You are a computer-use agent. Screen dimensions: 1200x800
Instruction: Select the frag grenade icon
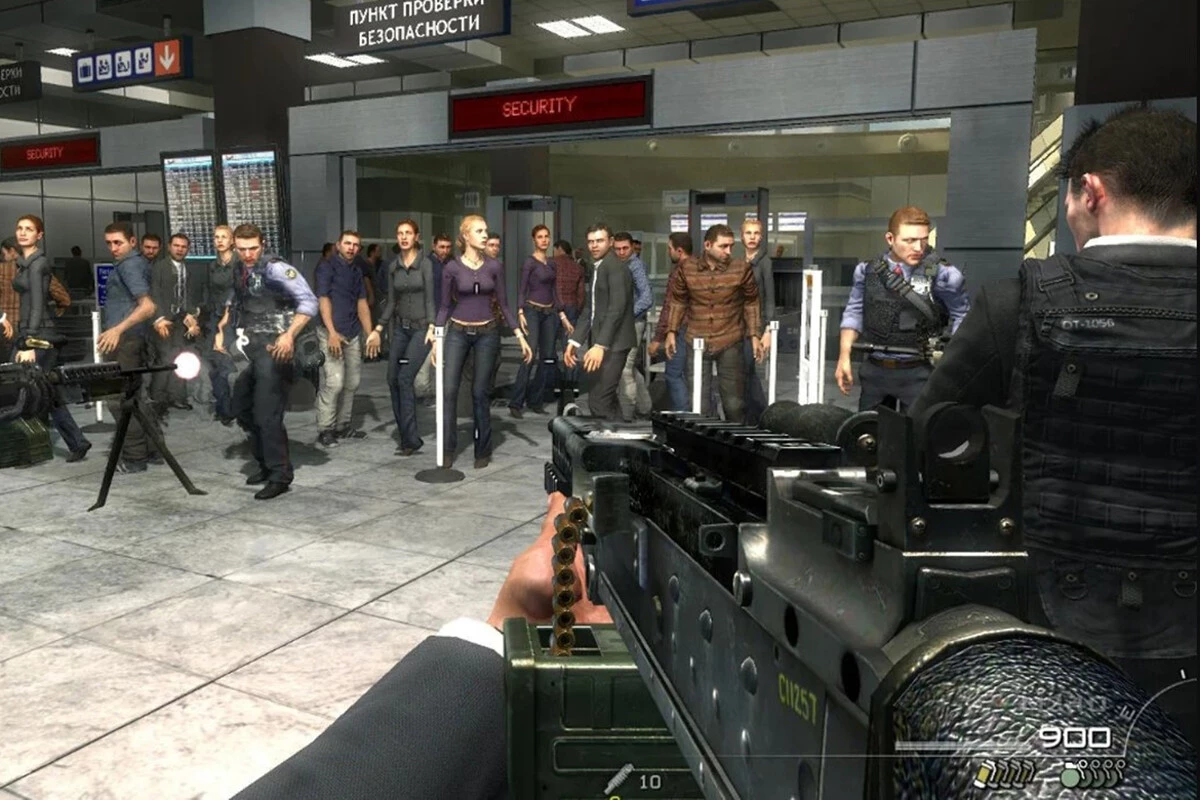pyautogui.click(x=1069, y=776)
